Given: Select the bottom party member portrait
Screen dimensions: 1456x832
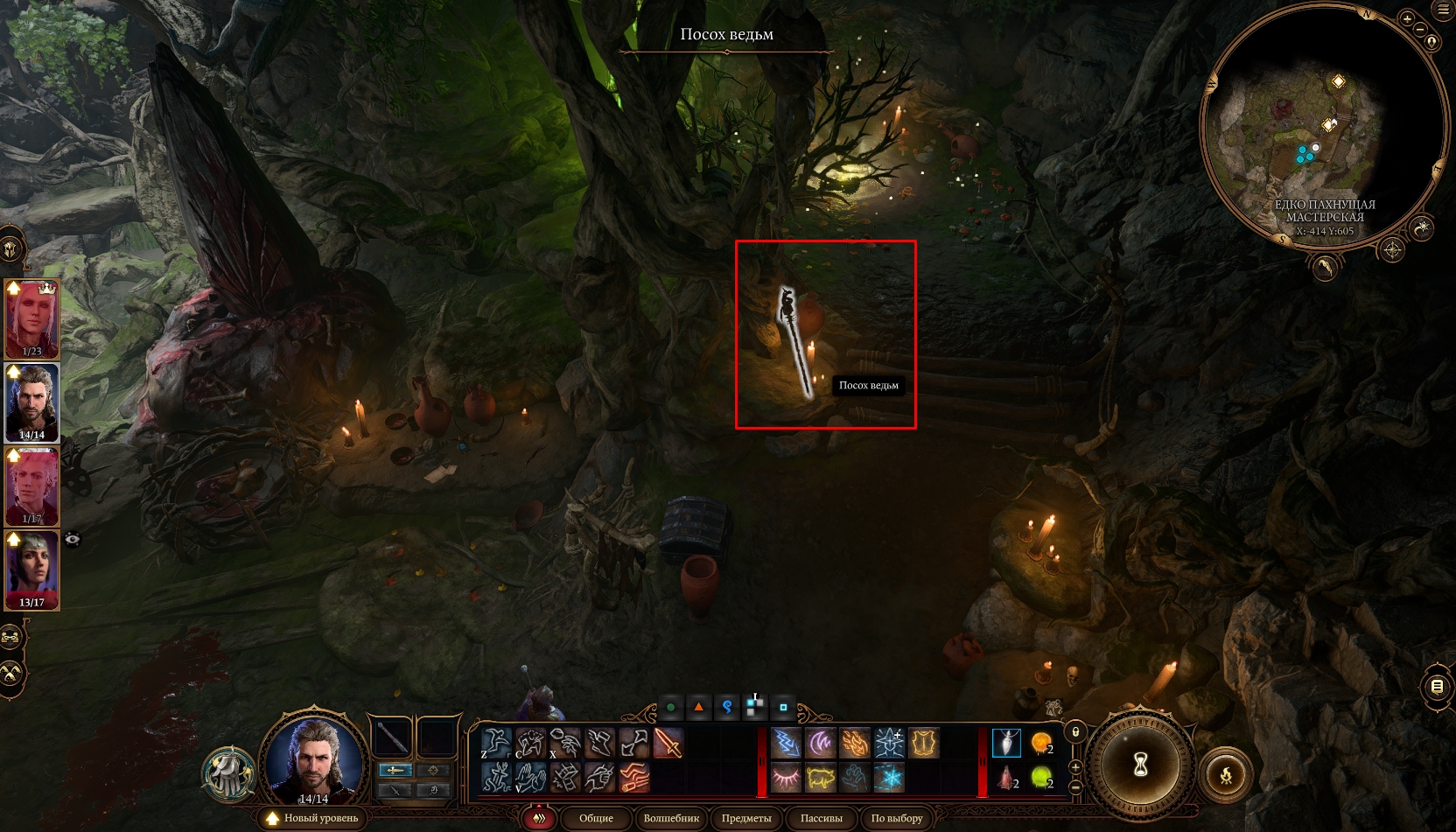Looking at the screenshot, I should click(32, 570).
